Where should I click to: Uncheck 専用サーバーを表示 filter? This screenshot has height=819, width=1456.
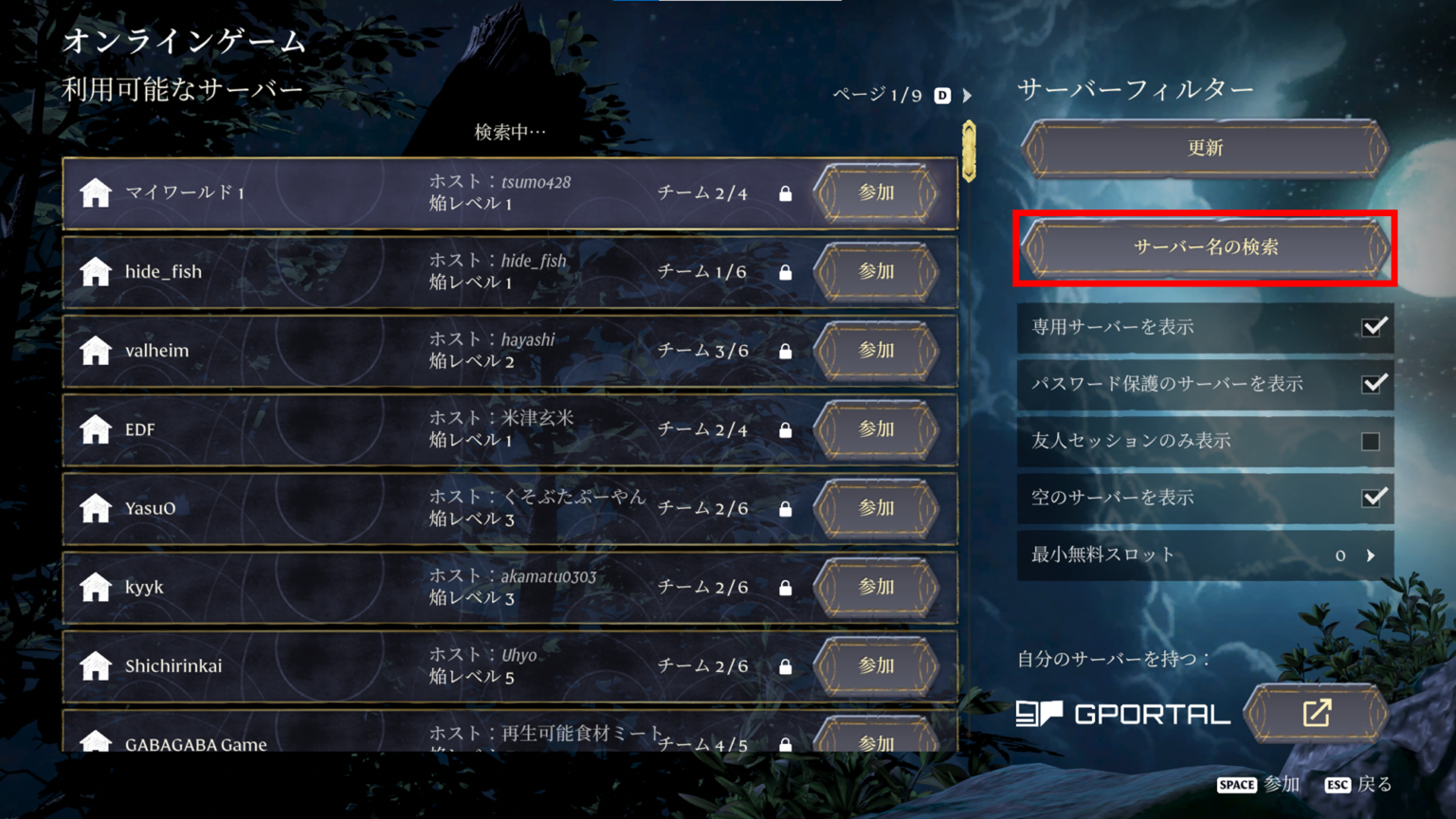pos(1373,328)
